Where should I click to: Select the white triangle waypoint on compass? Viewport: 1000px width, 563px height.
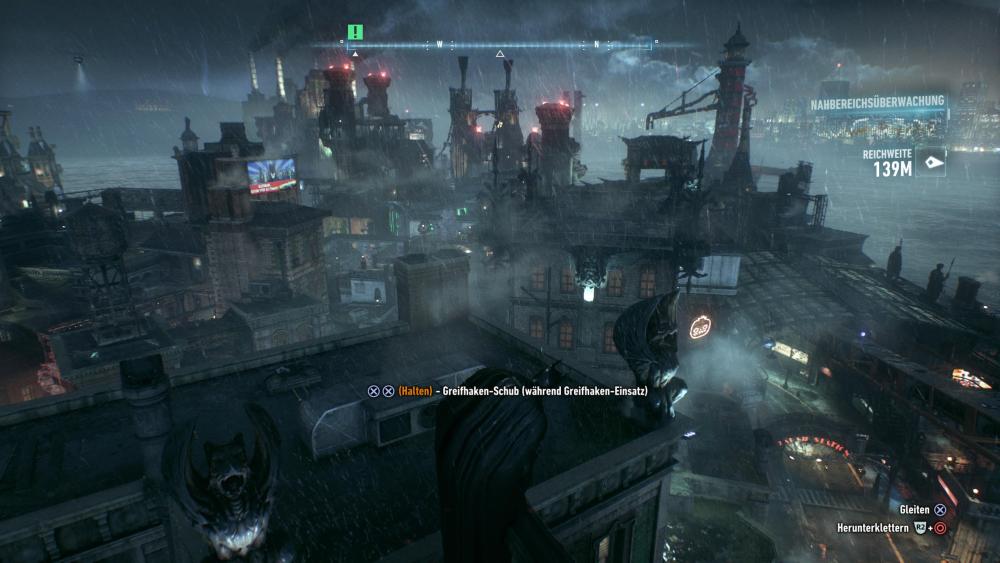(500, 54)
